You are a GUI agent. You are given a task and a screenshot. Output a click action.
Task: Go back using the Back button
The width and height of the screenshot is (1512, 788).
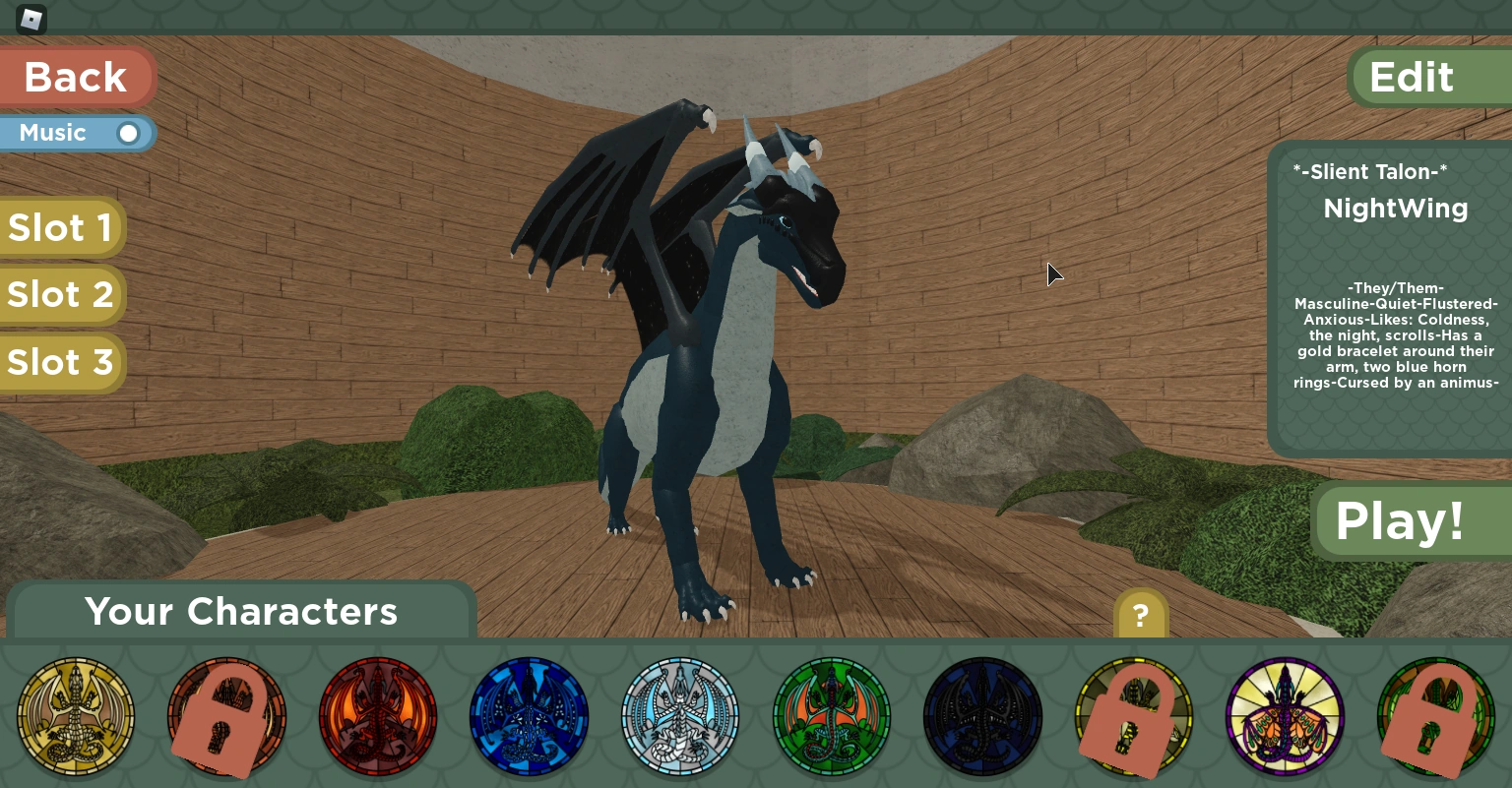pos(77,77)
